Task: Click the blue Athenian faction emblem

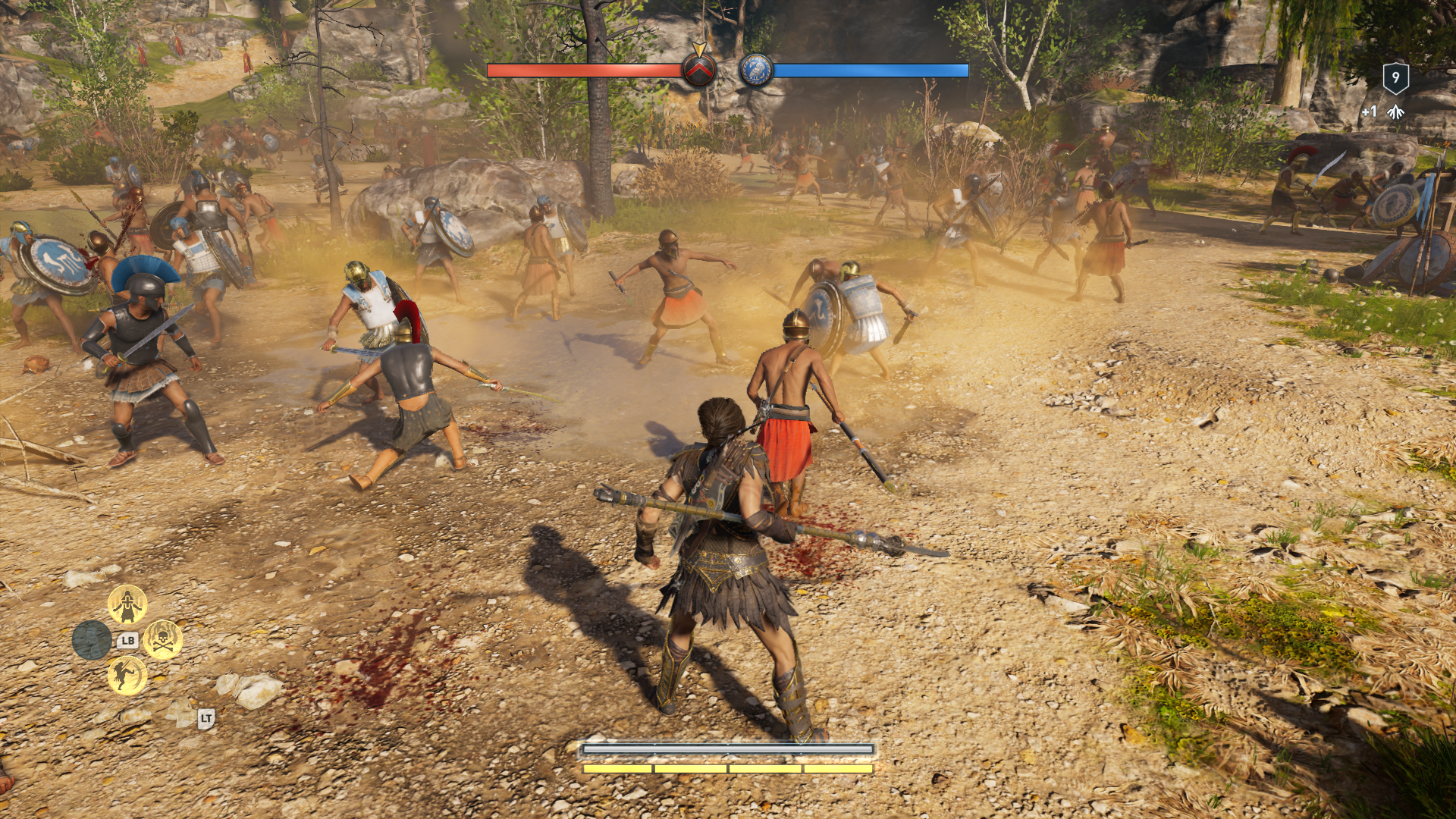Action: tap(756, 71)
